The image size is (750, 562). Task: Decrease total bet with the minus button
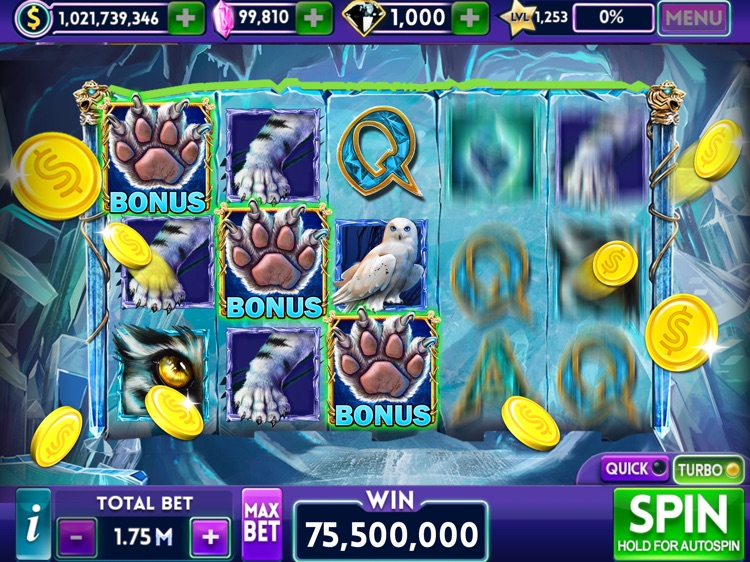(77, 537)
